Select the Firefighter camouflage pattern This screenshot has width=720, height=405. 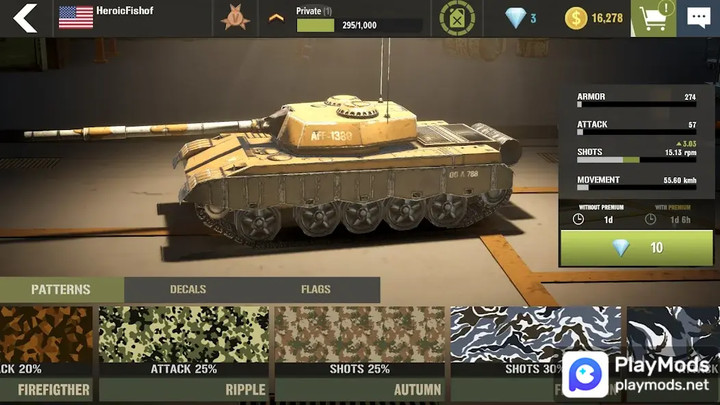(46, 345)
